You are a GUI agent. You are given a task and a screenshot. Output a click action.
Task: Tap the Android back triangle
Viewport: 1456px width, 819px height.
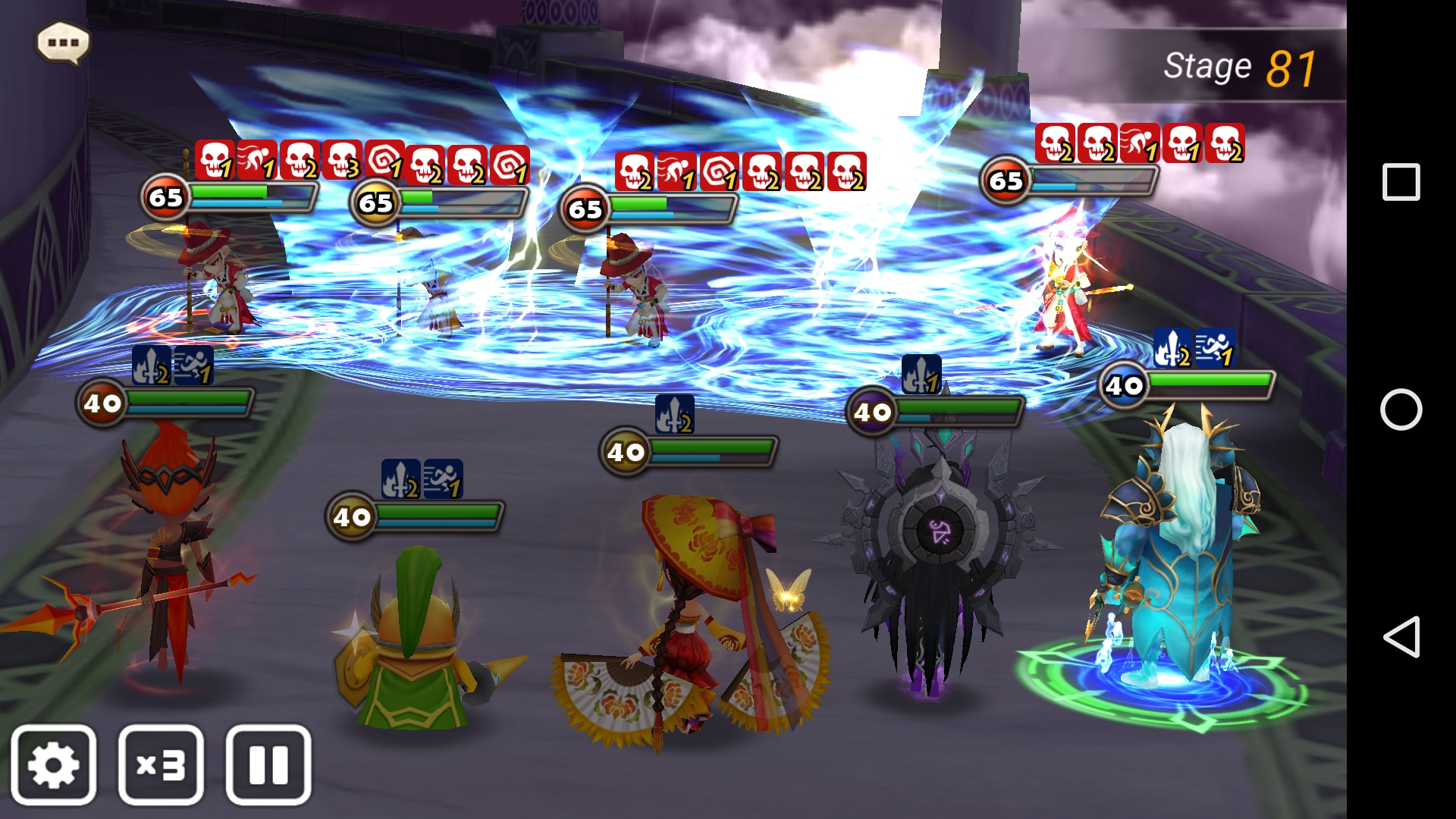tap(1401, 637)
